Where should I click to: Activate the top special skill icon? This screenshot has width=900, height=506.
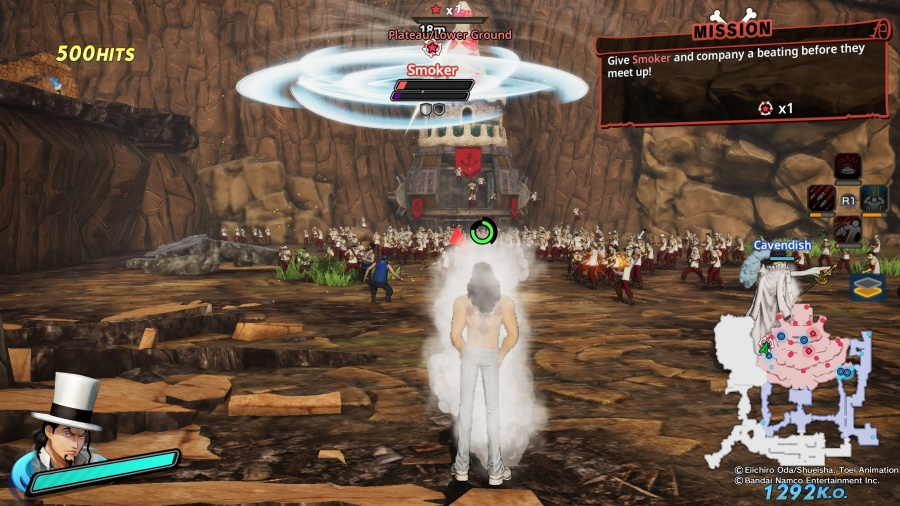(848, 167)
